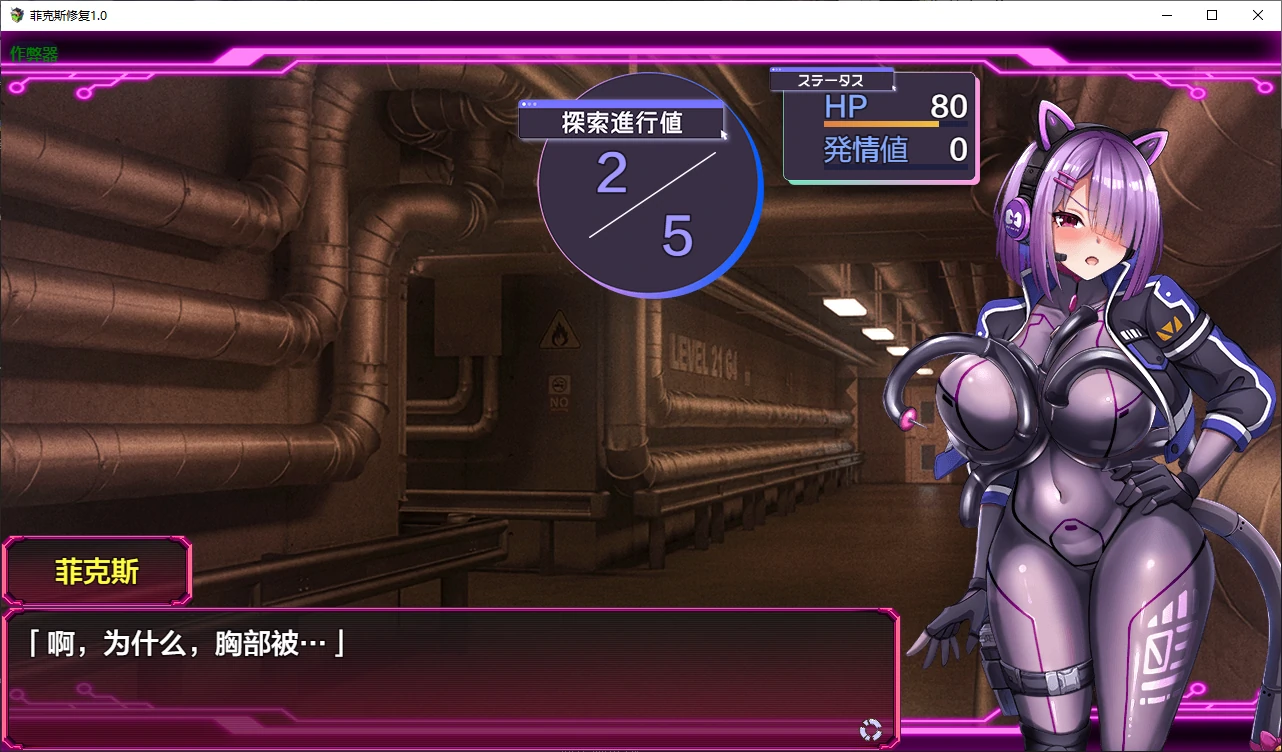Click the maximize icon of the game window

[1212, 15]
